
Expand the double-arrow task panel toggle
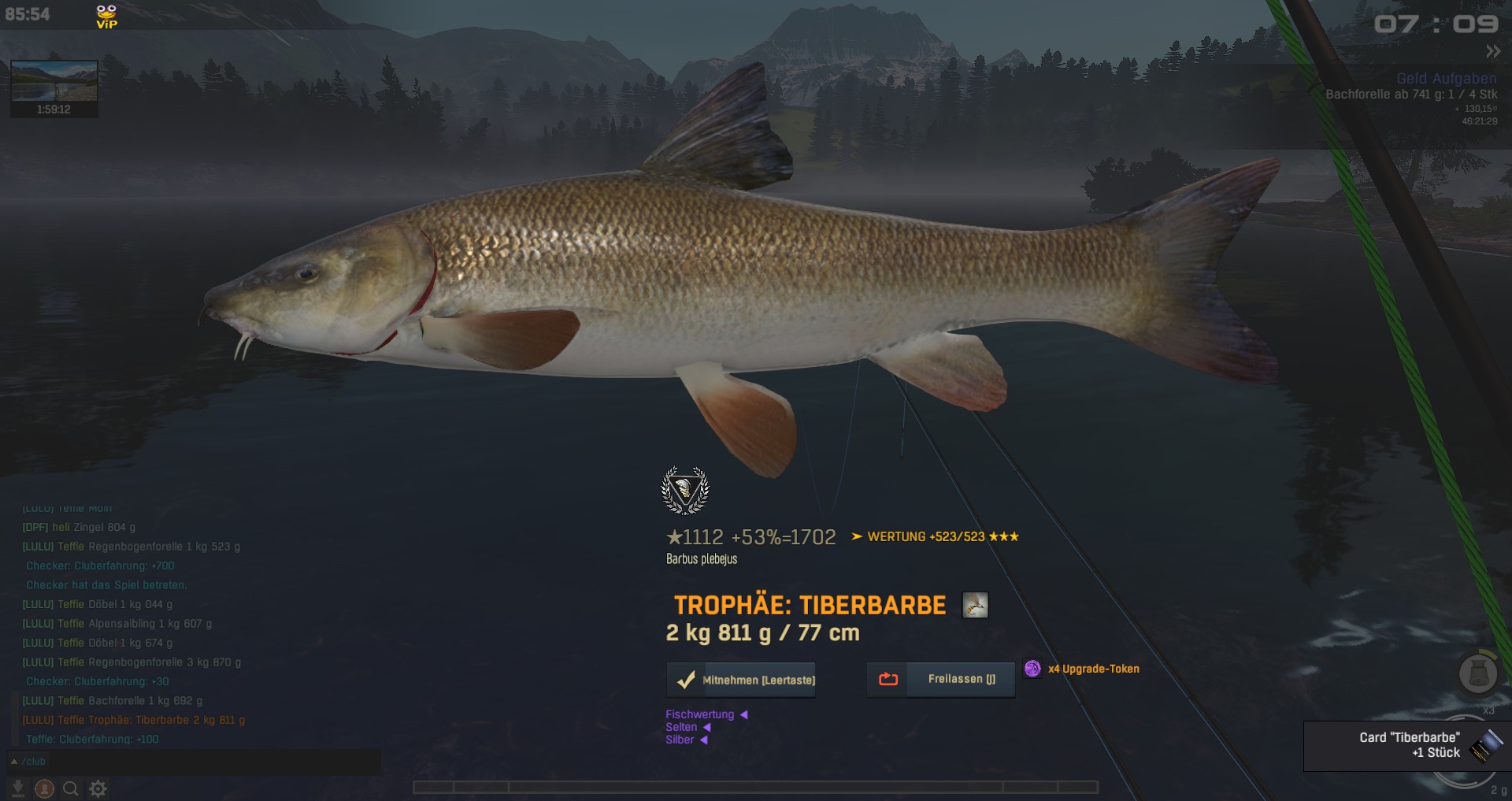pos(1493,52)
